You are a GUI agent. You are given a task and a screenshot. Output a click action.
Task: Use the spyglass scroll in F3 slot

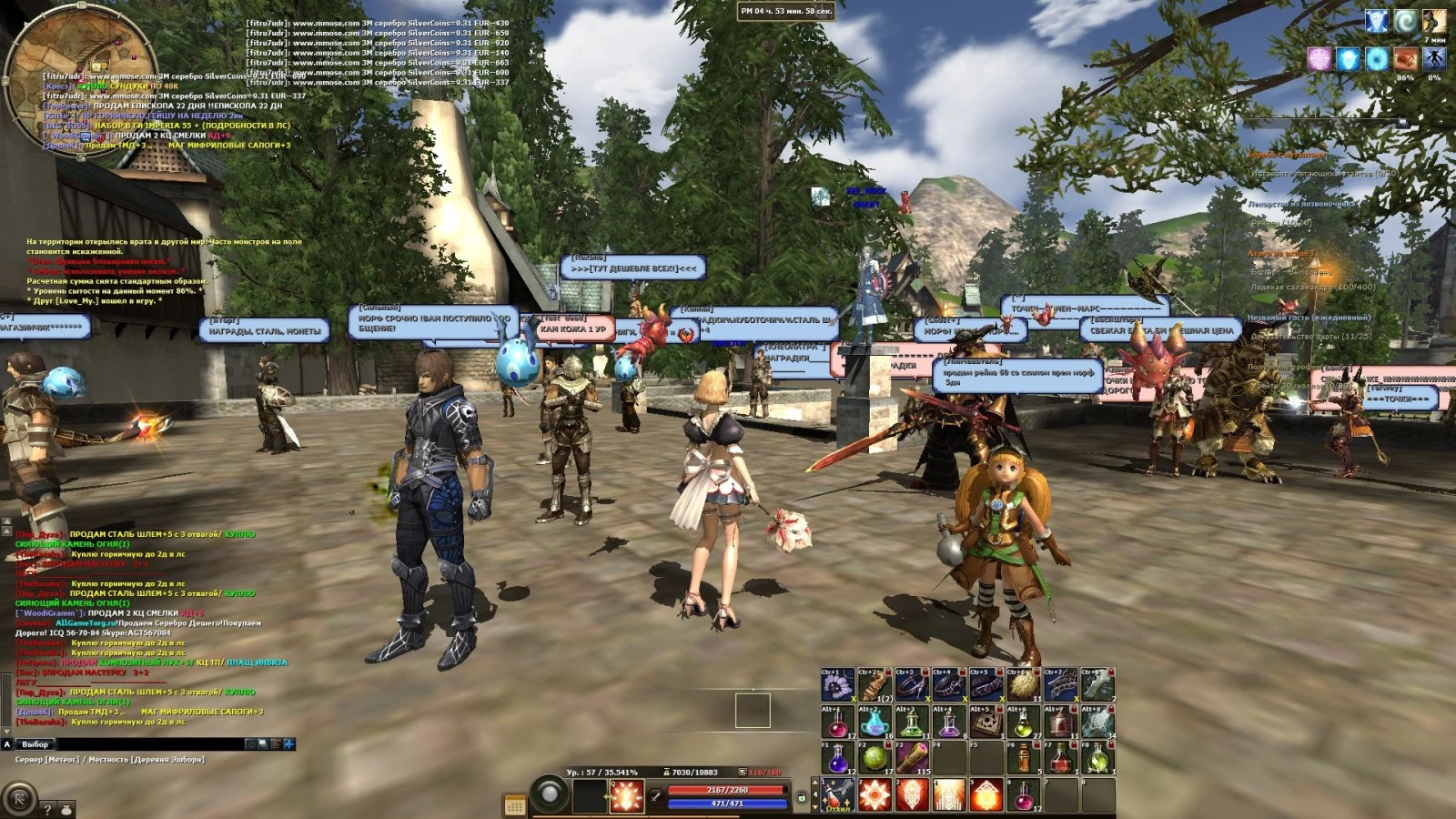(x=912, y=758)
